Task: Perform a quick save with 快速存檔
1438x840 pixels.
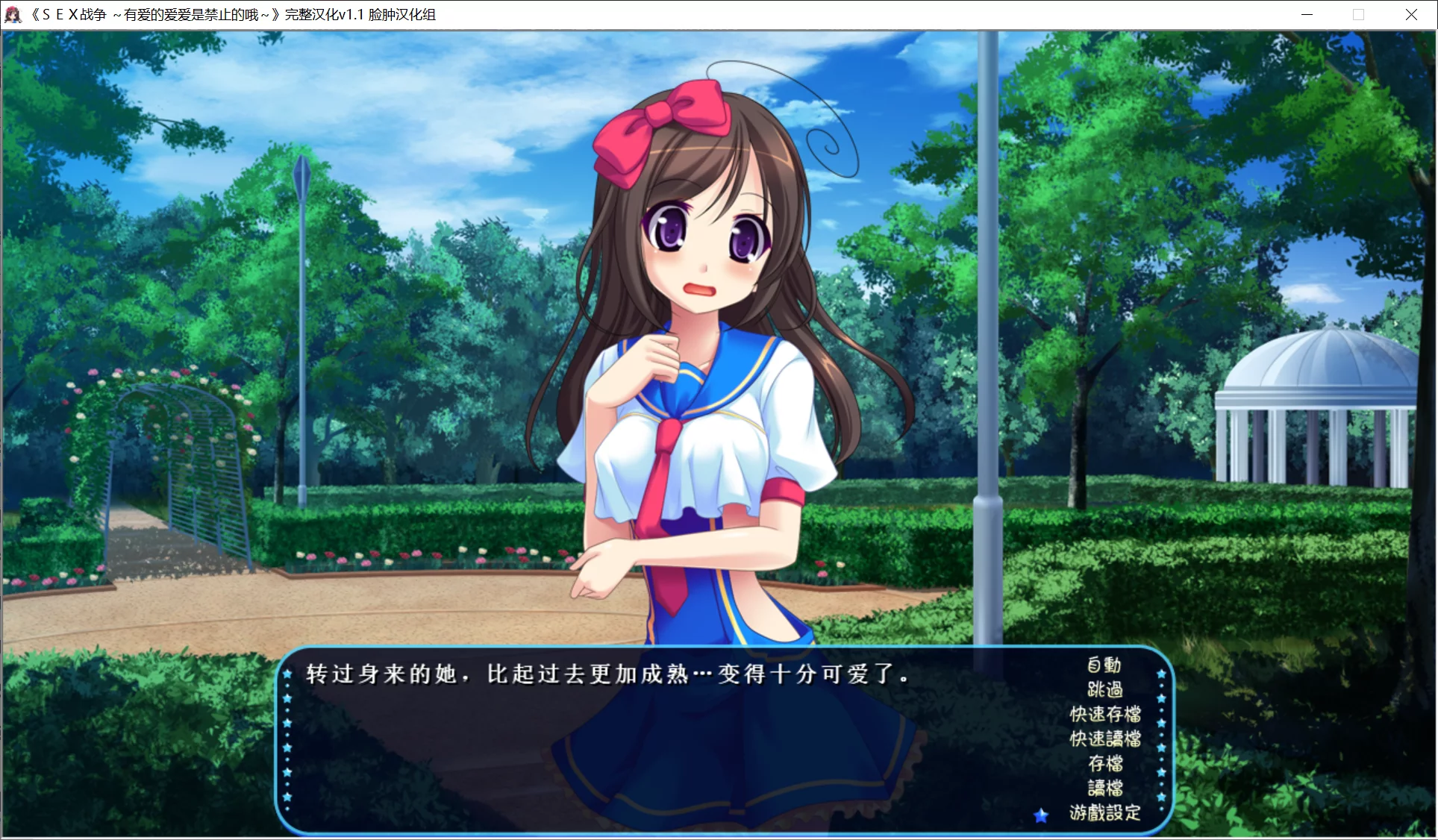Action: click(x=1105, y=715)
